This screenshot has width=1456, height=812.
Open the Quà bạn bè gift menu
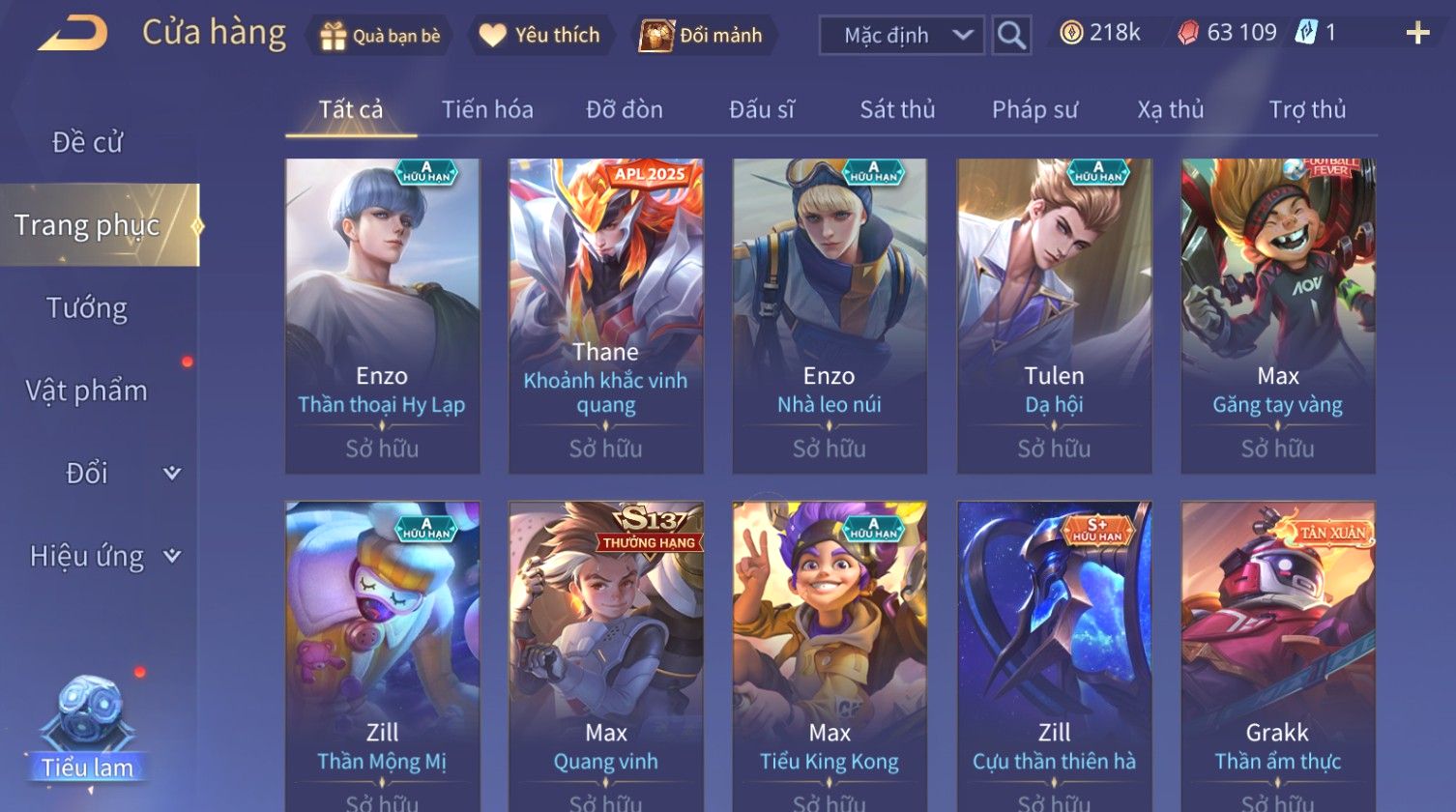(x=380, y=36)
